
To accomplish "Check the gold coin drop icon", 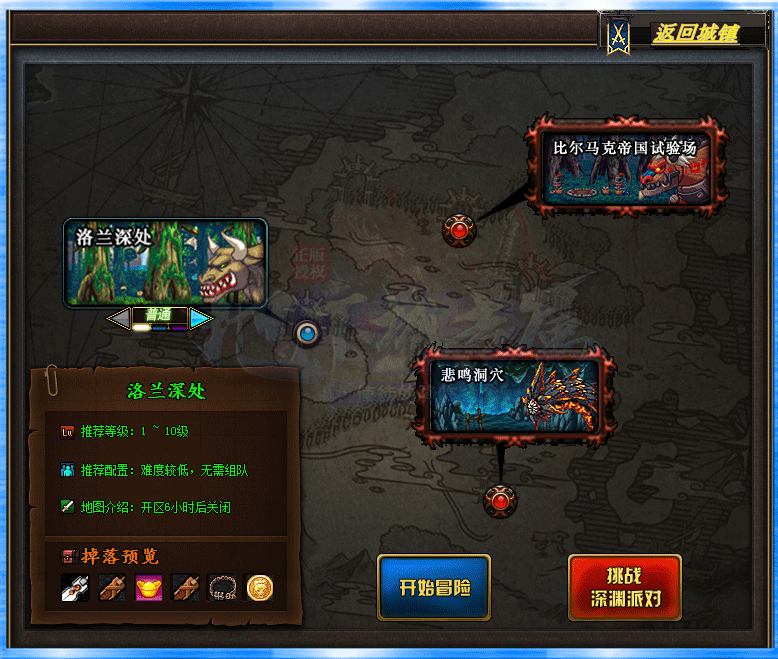I will point(260,588).
